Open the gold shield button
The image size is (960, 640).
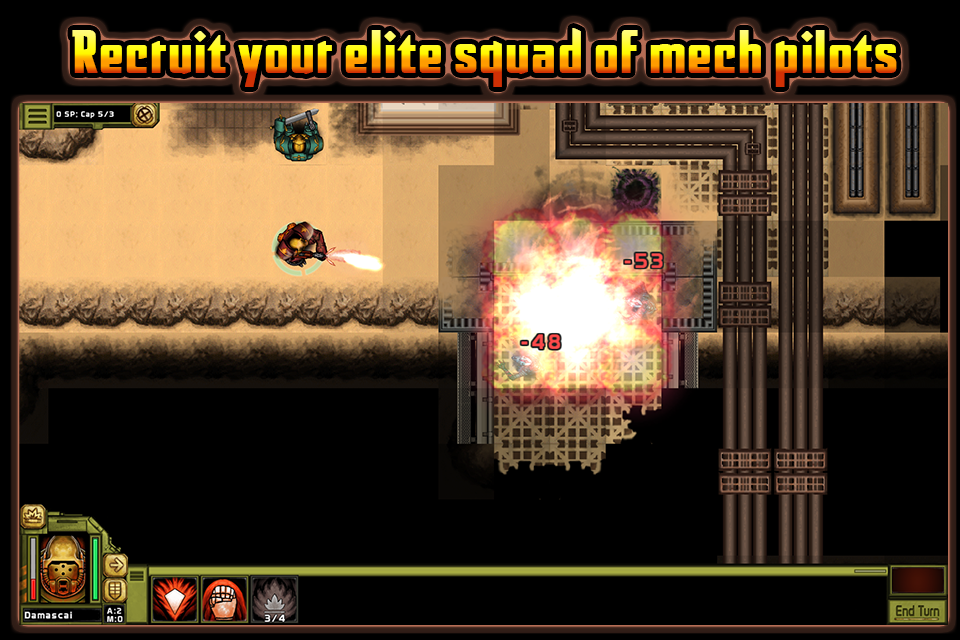[x=115, y=590]
